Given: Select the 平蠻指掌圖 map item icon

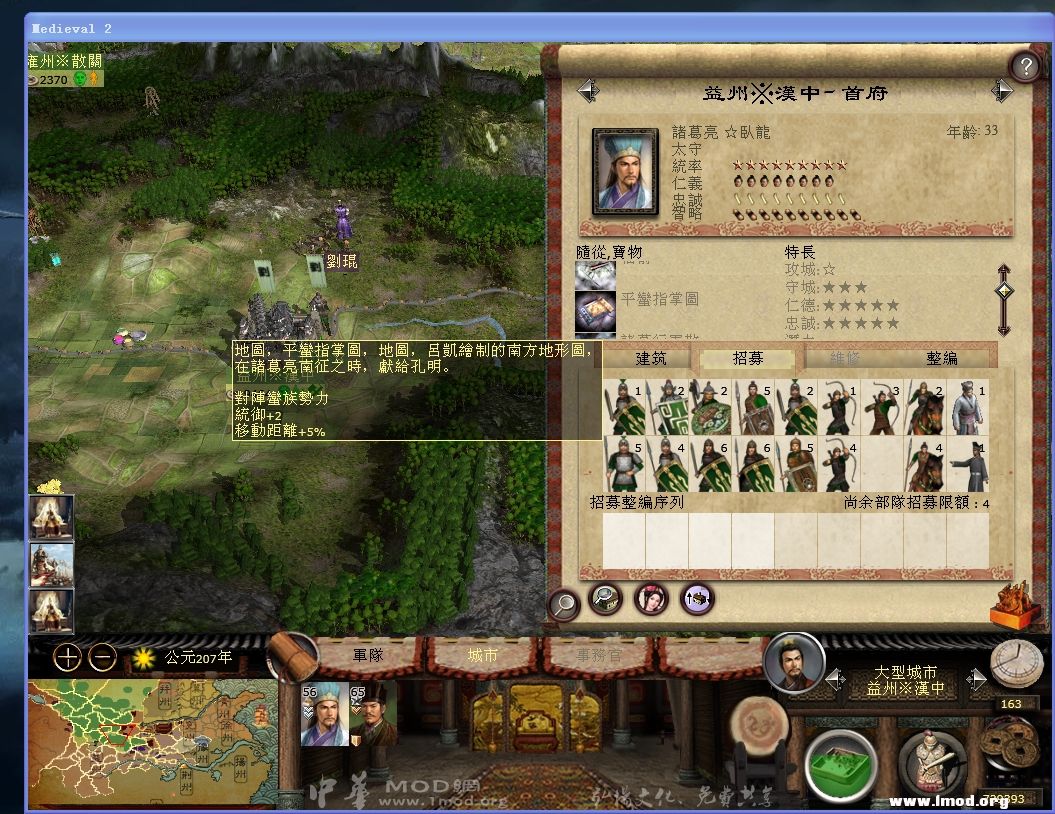Looking at the screenshot, I should (x=595, y=311).
